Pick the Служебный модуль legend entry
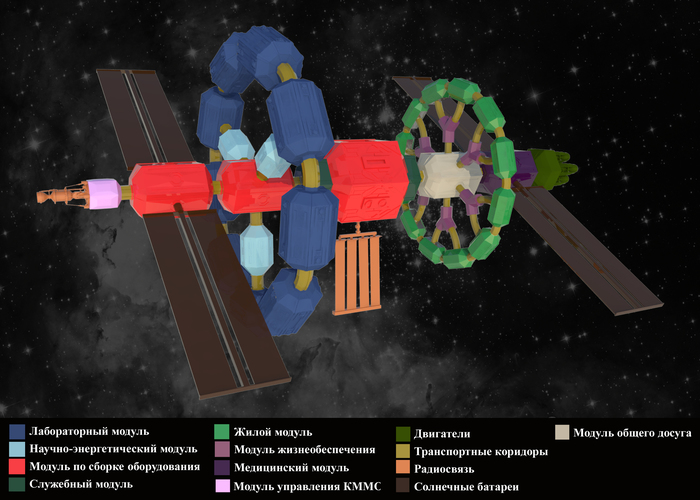Viewport: 700px width, 500px height. coord(82,484)
